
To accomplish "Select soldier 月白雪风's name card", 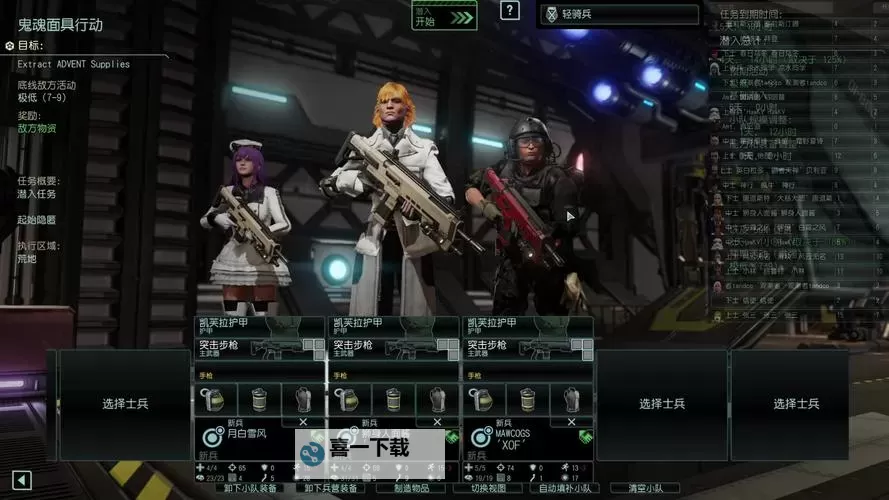I will [x=246, y=436].
